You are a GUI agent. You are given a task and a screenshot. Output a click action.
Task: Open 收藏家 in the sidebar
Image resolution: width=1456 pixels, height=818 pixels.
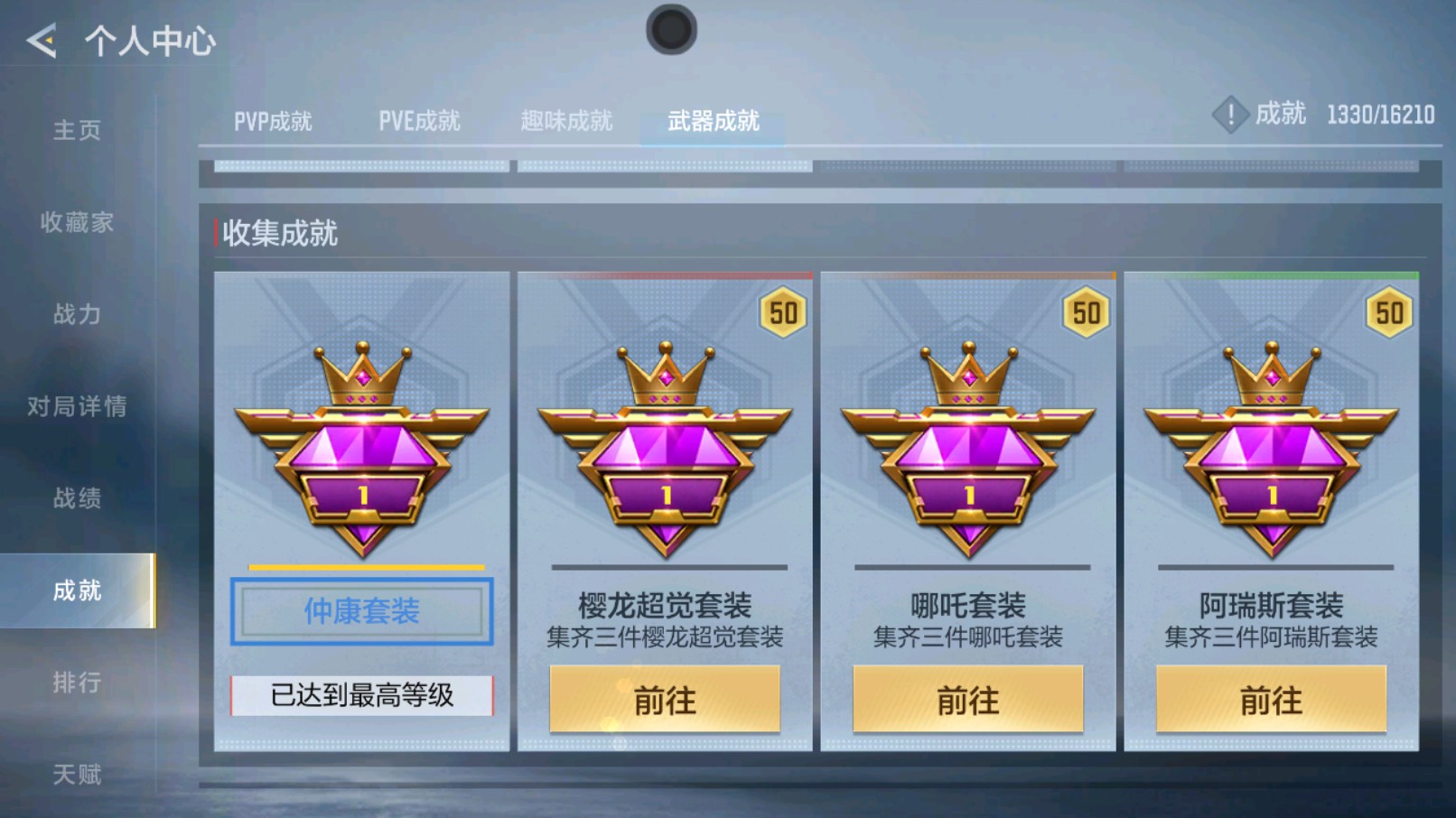(79, 224)
